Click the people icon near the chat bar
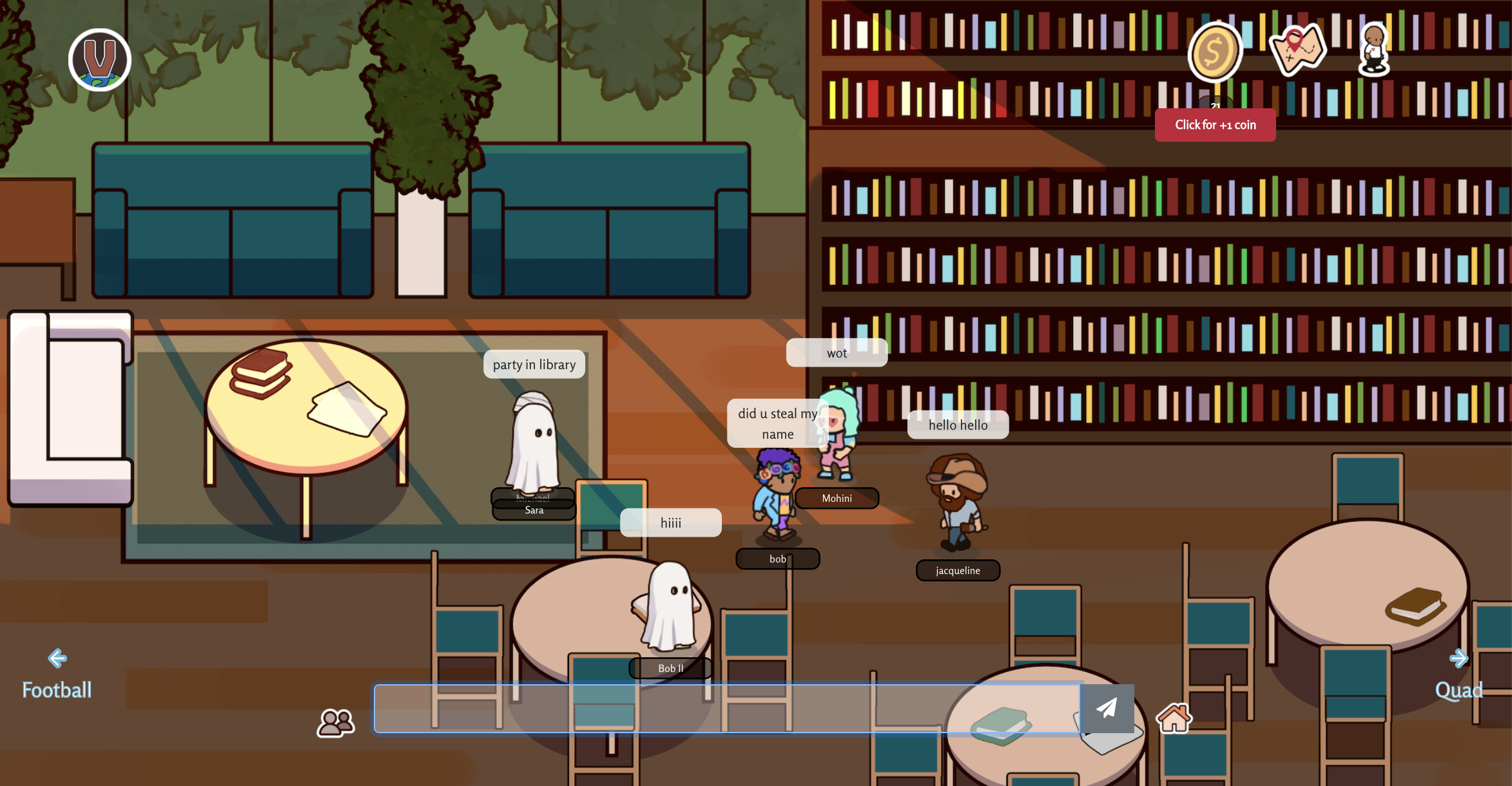This screenshot has height=786, width=1512. [x=334, y=722]
